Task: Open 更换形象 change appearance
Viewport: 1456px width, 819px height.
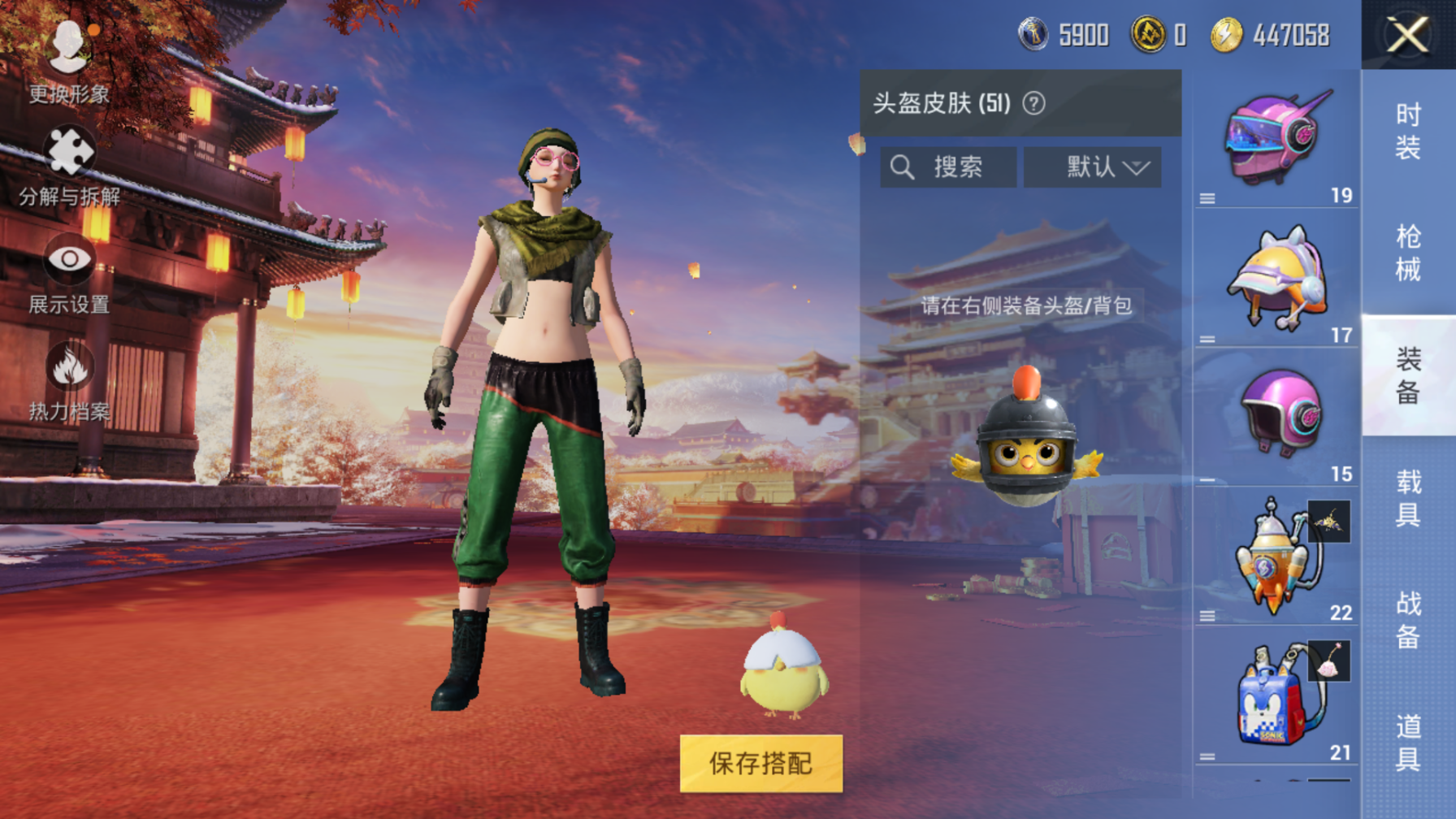Action: click(x=69, y=61)
